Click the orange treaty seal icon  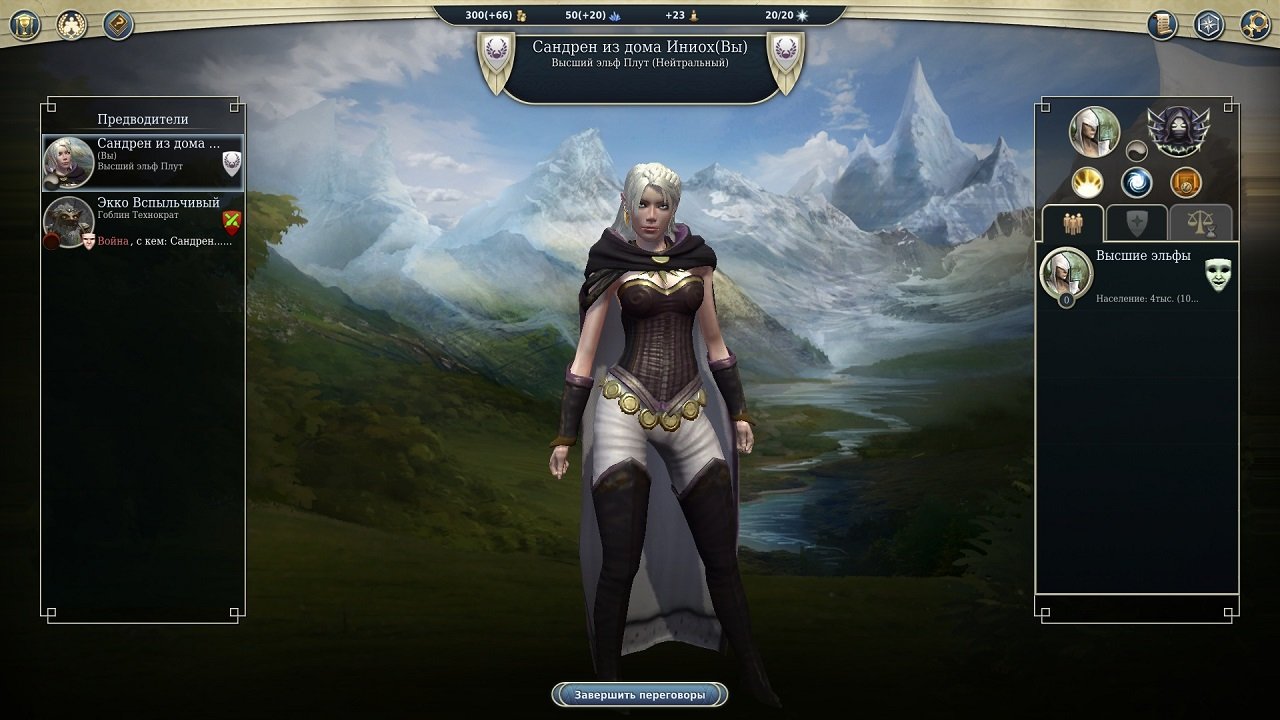tap(1185, 182)
